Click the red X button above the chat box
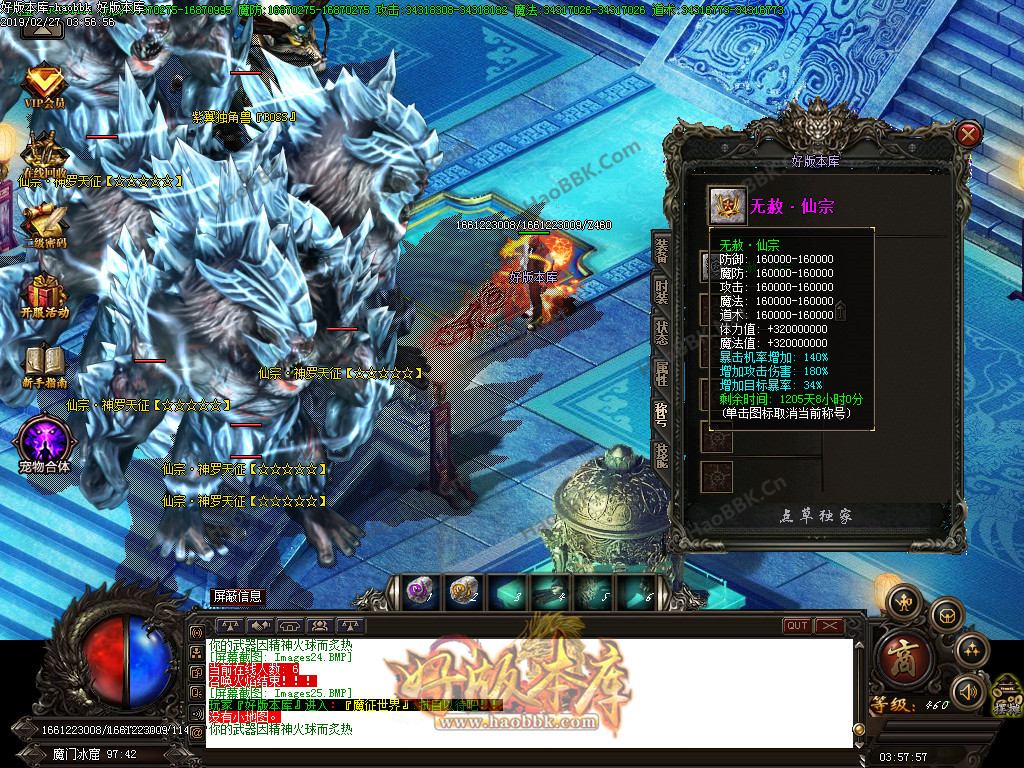The image size is (1024, 768). tap(830, 626)
